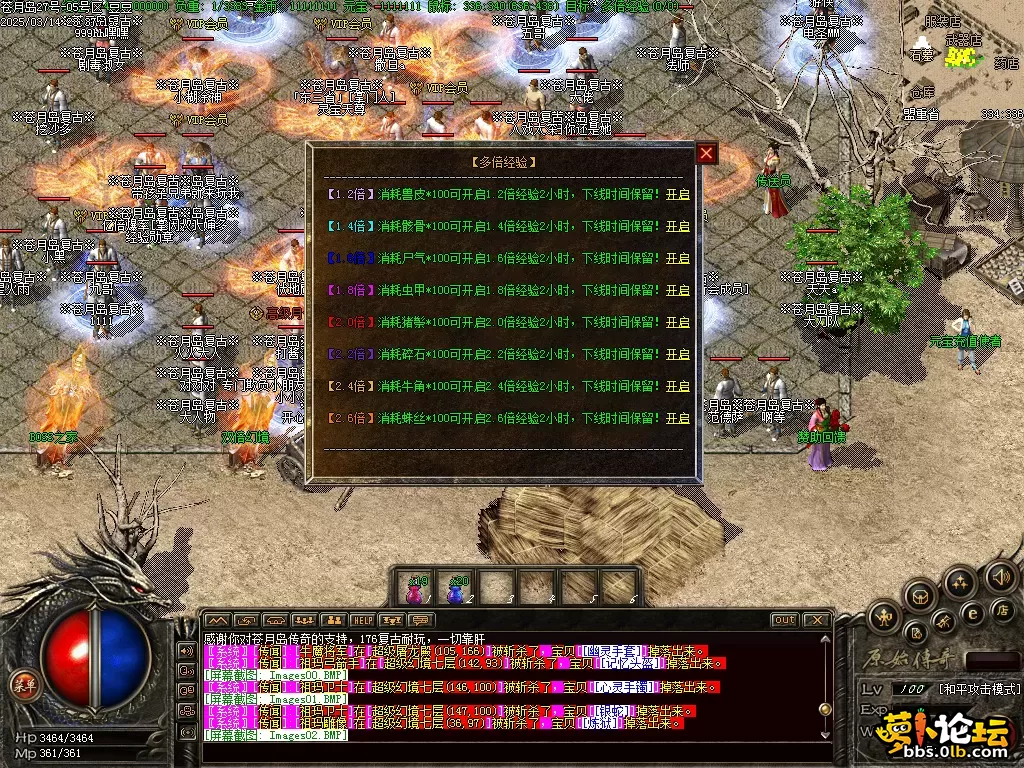Open the 店 shop round button
The image size is (1024, 768).
click(1001, 609)
